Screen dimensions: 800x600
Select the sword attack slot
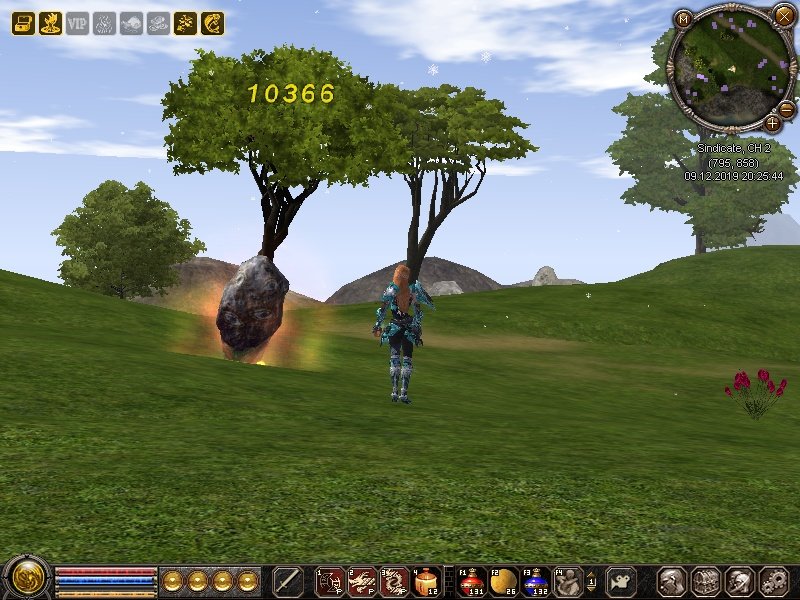tap(287, 580)
